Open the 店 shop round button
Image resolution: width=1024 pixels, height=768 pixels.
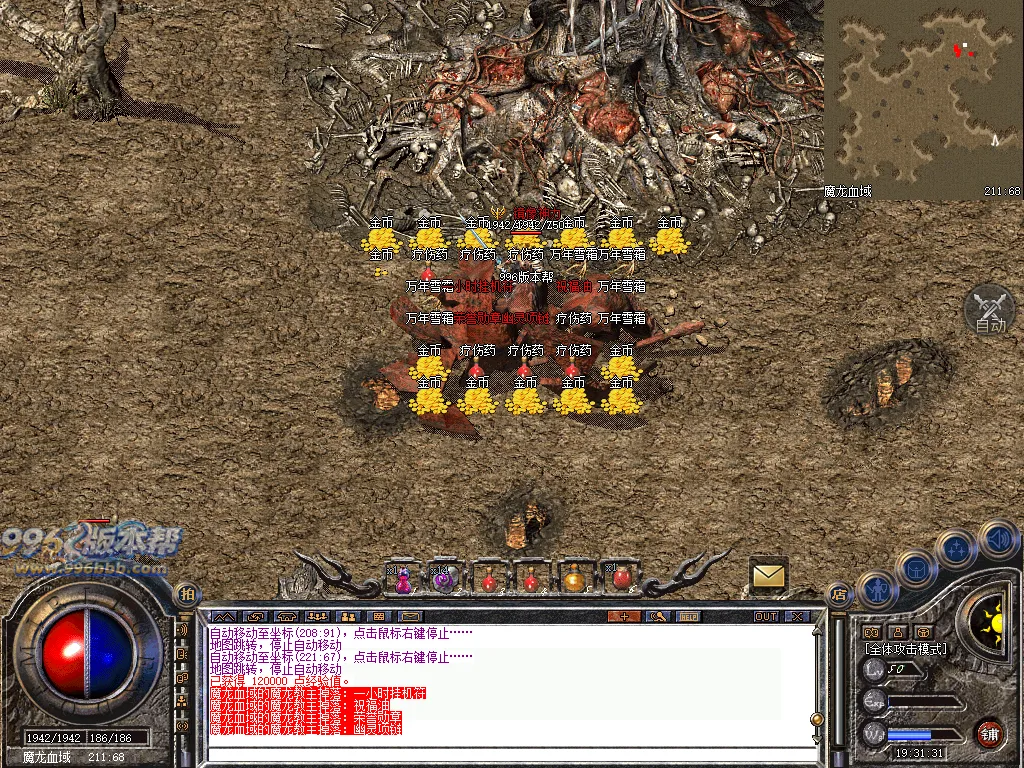(840, 594)
